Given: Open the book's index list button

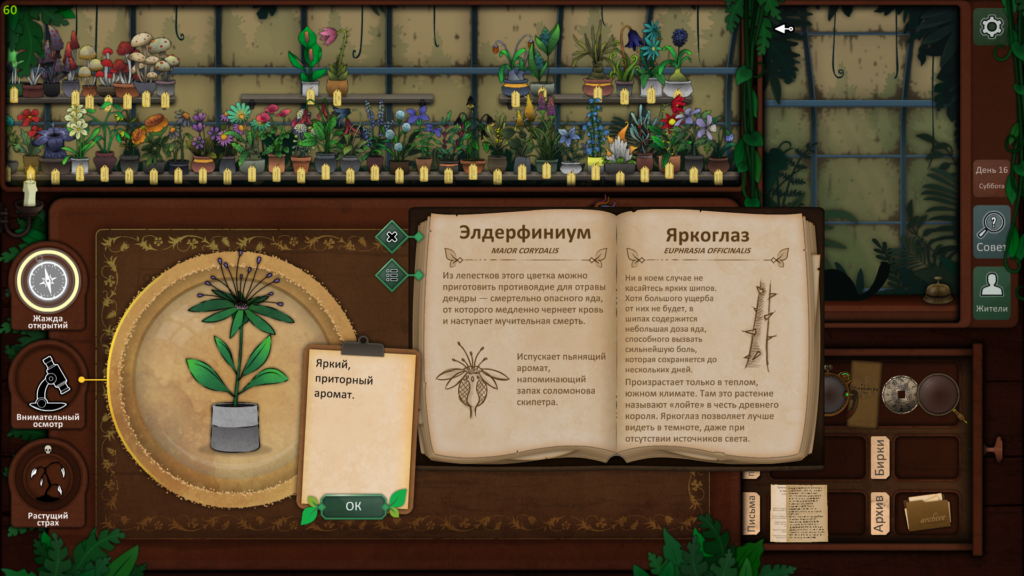Looking at the screenshot, I should (392, 274).
